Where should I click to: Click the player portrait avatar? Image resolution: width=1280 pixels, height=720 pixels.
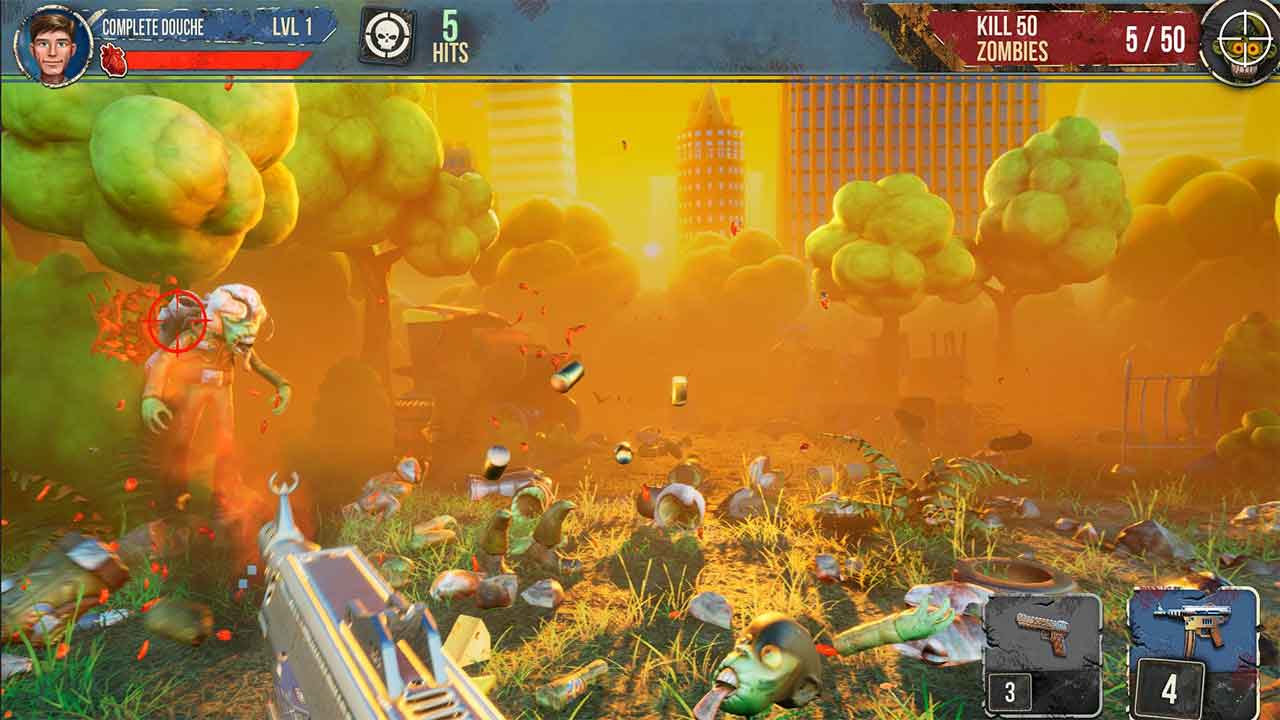[x=53, y=43]
